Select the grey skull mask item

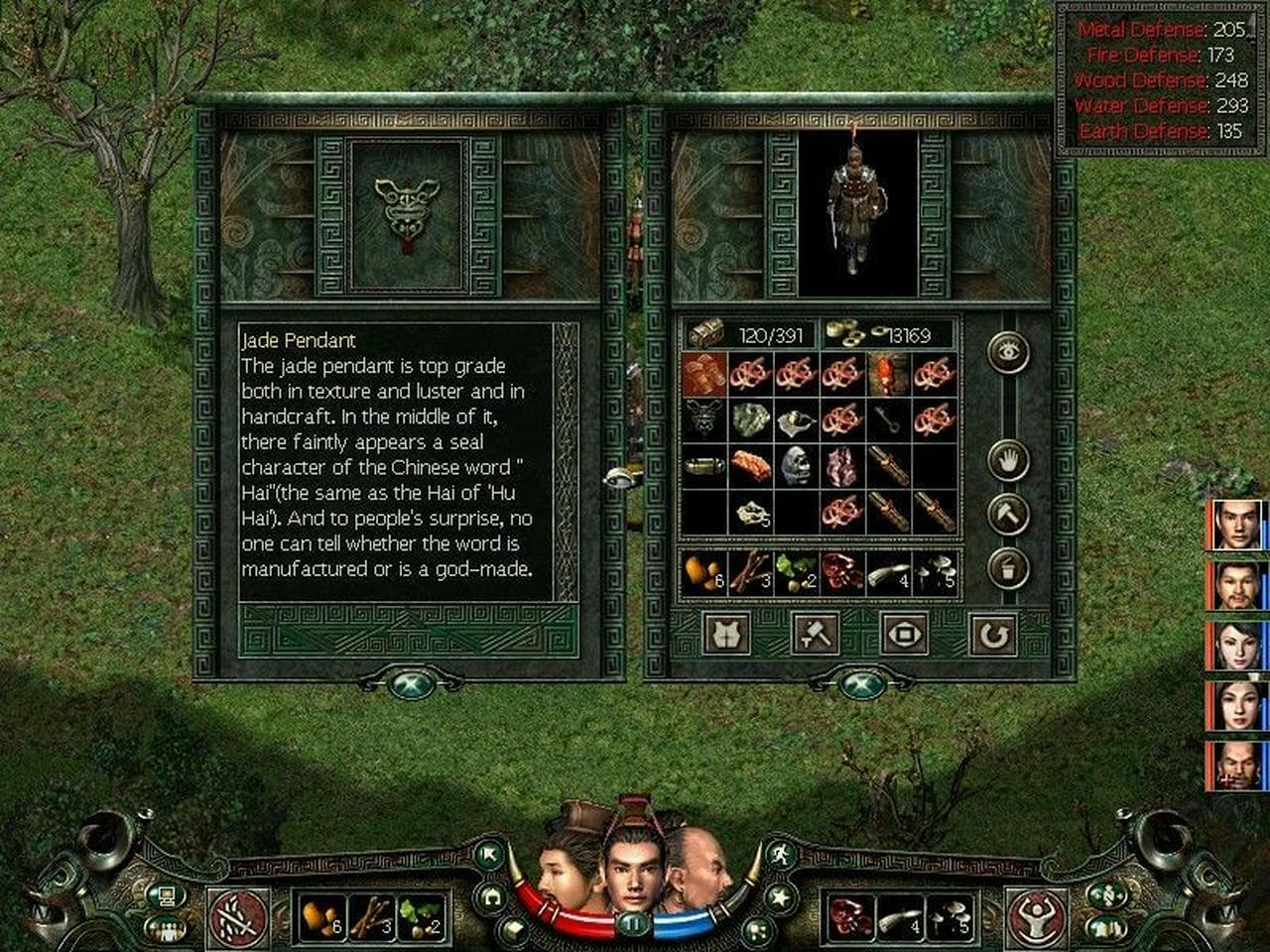click(x=796, y=465)
